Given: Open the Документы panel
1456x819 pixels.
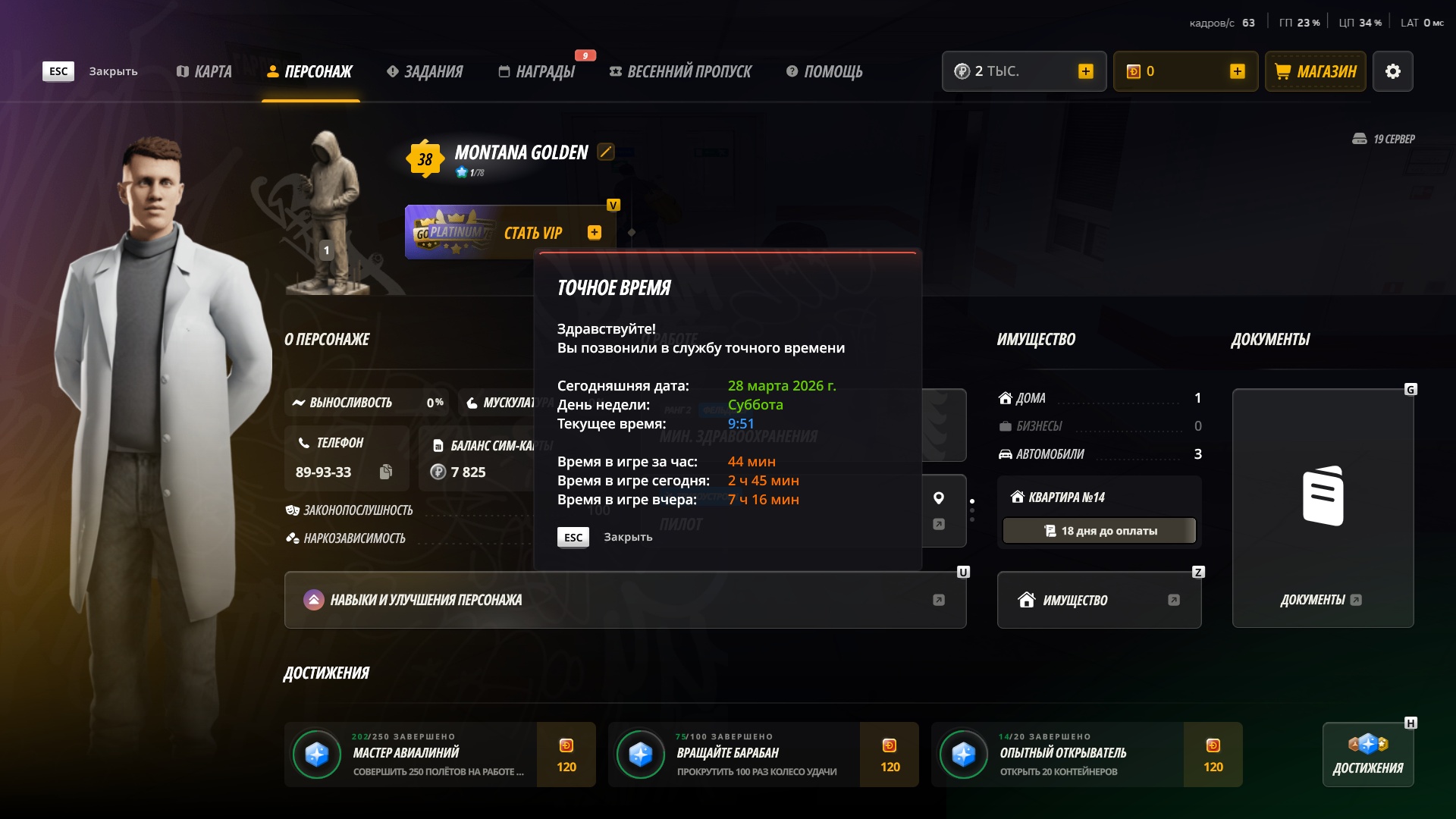Looking at the screenshot, I should coord(1323,508).
